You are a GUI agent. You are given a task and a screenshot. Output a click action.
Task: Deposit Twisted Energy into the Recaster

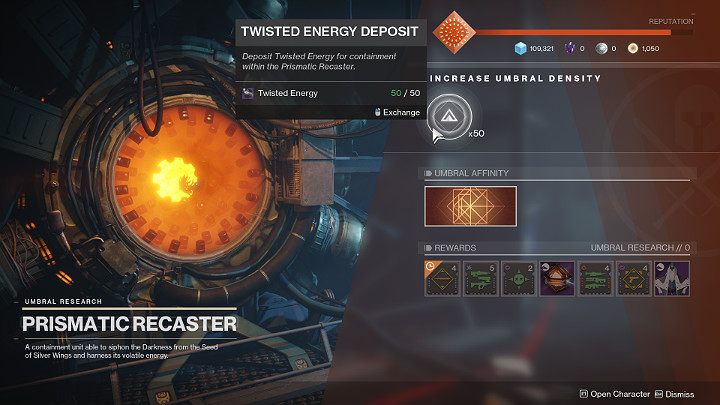pos(447,114)
